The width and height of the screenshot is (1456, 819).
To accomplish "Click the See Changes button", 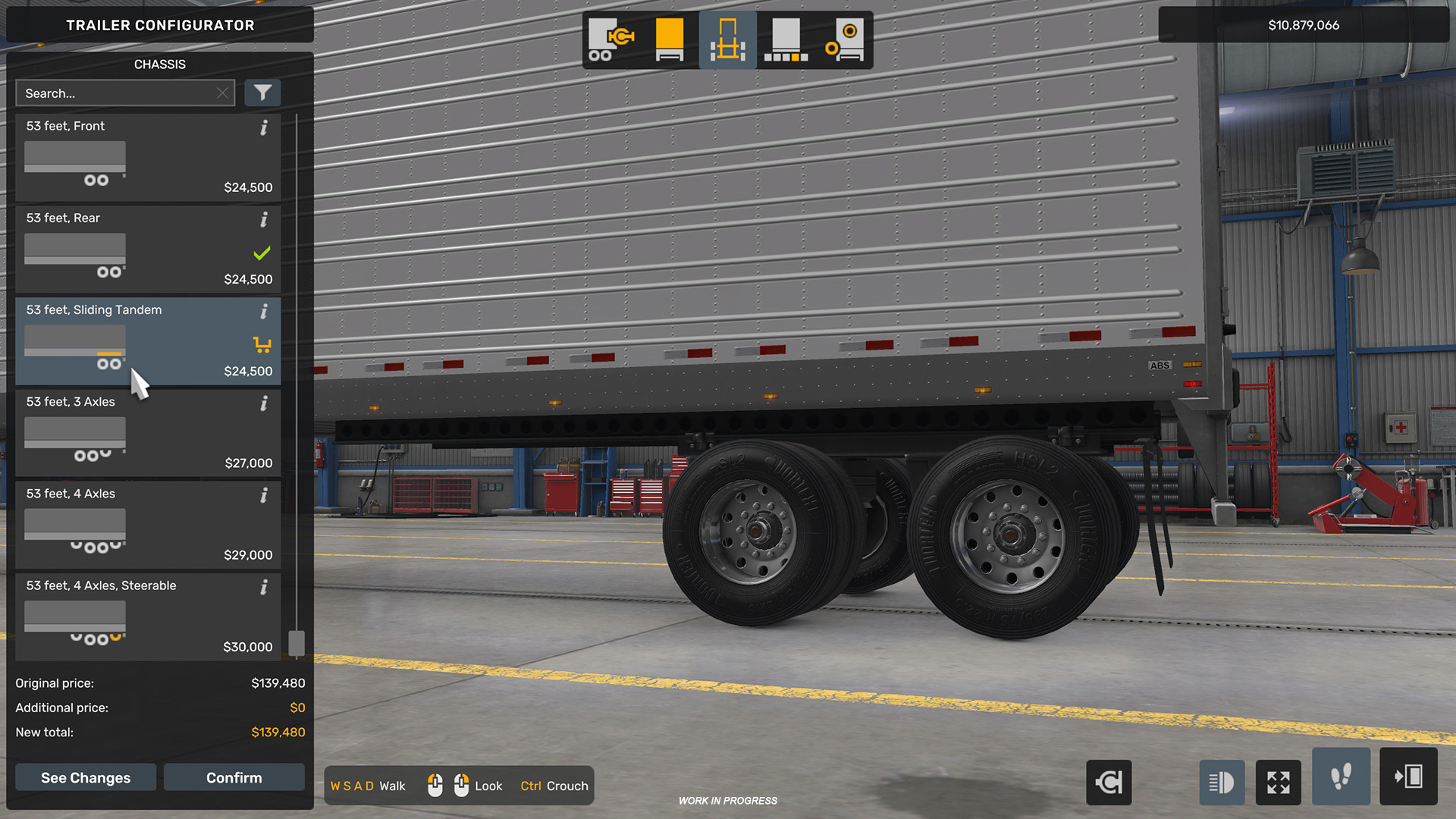I will click(86, 777).
